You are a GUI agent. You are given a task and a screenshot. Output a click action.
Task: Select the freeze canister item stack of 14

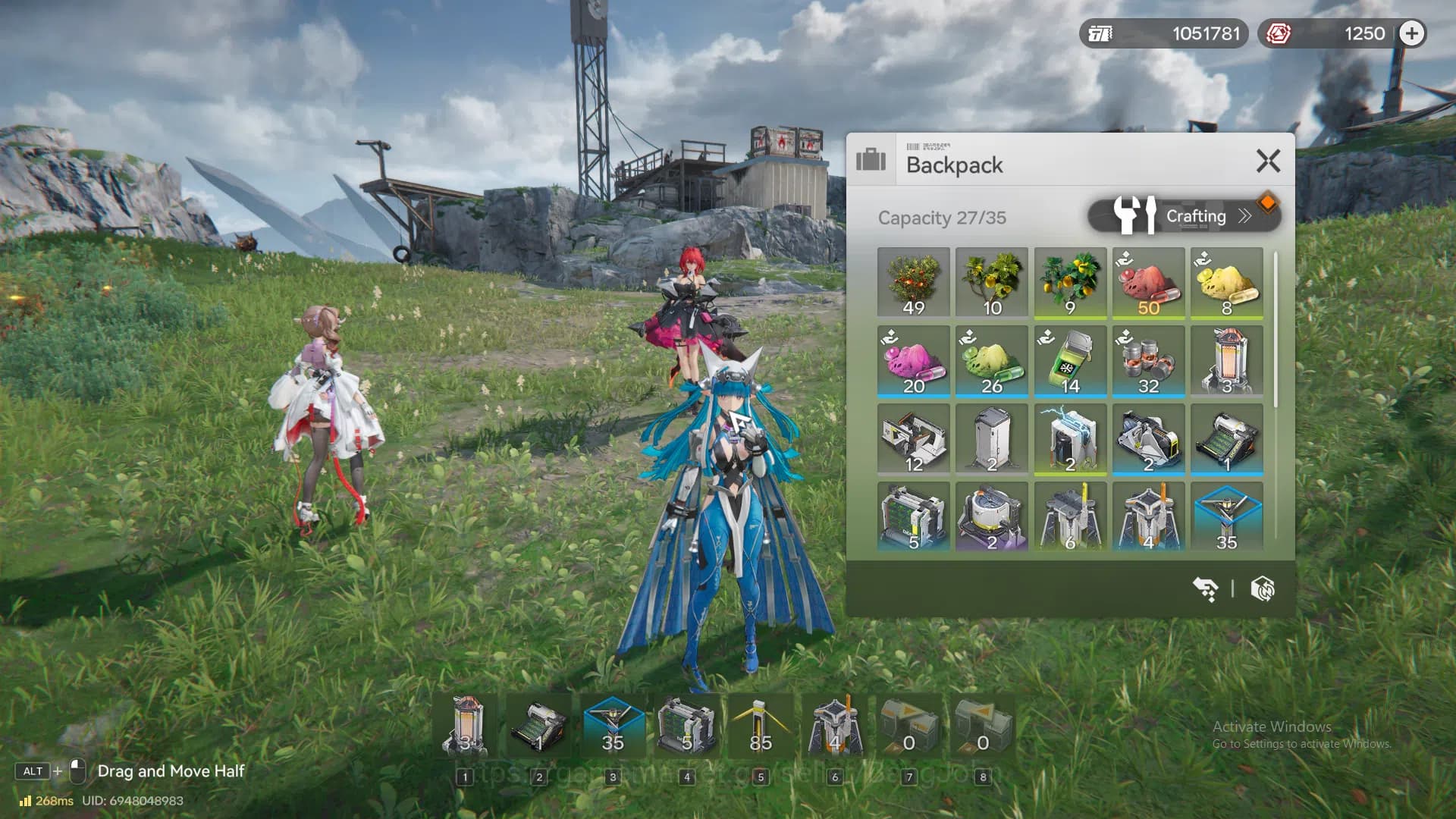[1070, 362]
